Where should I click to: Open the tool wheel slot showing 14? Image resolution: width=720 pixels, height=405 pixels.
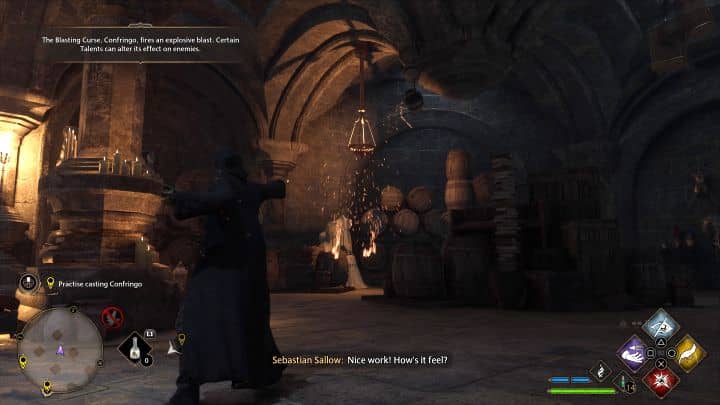(x=627, y=384)
